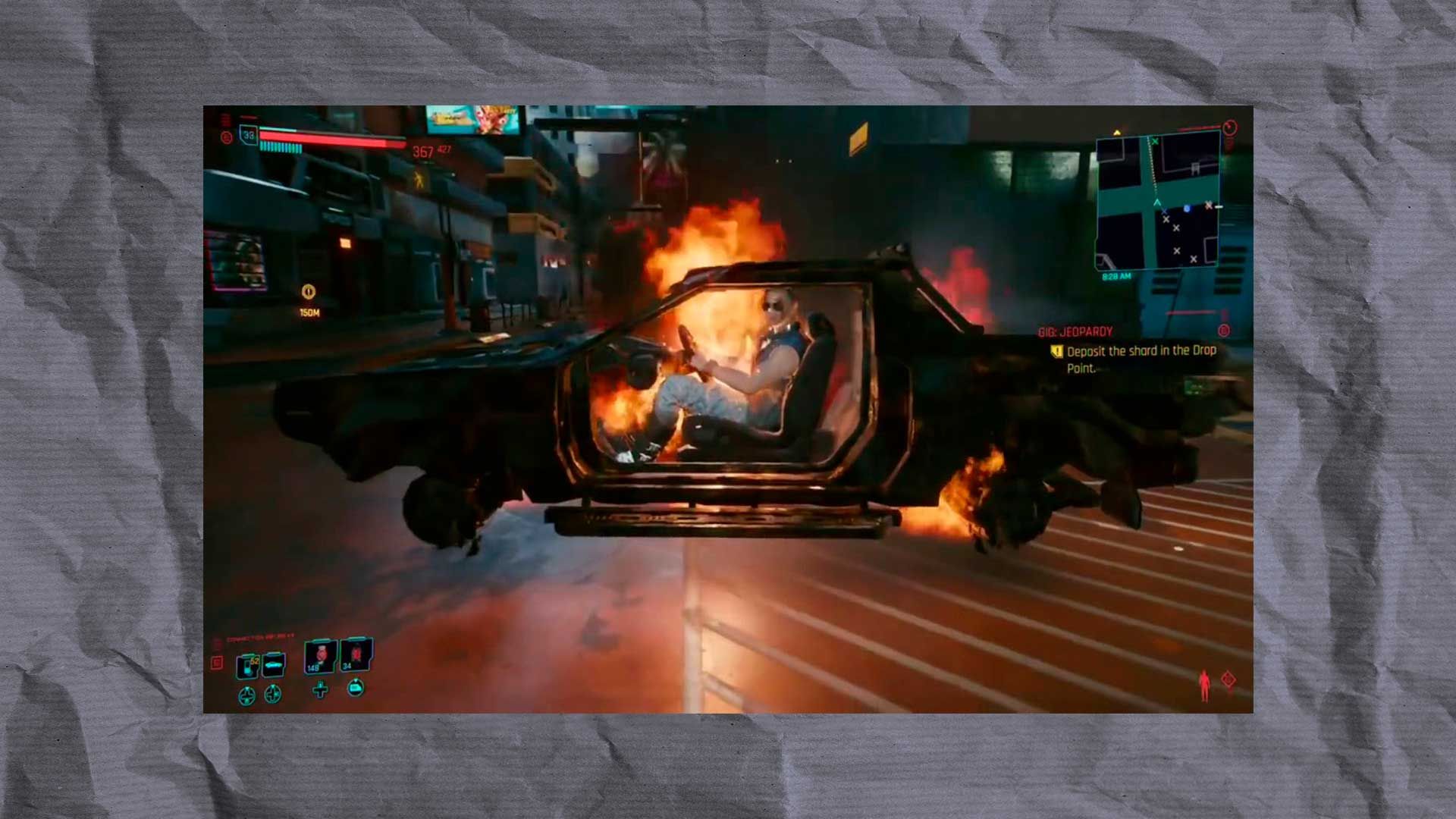Click the standing body stance icon bottom right
Screen dimensions: 1456x819
[x=1204, y=686]
